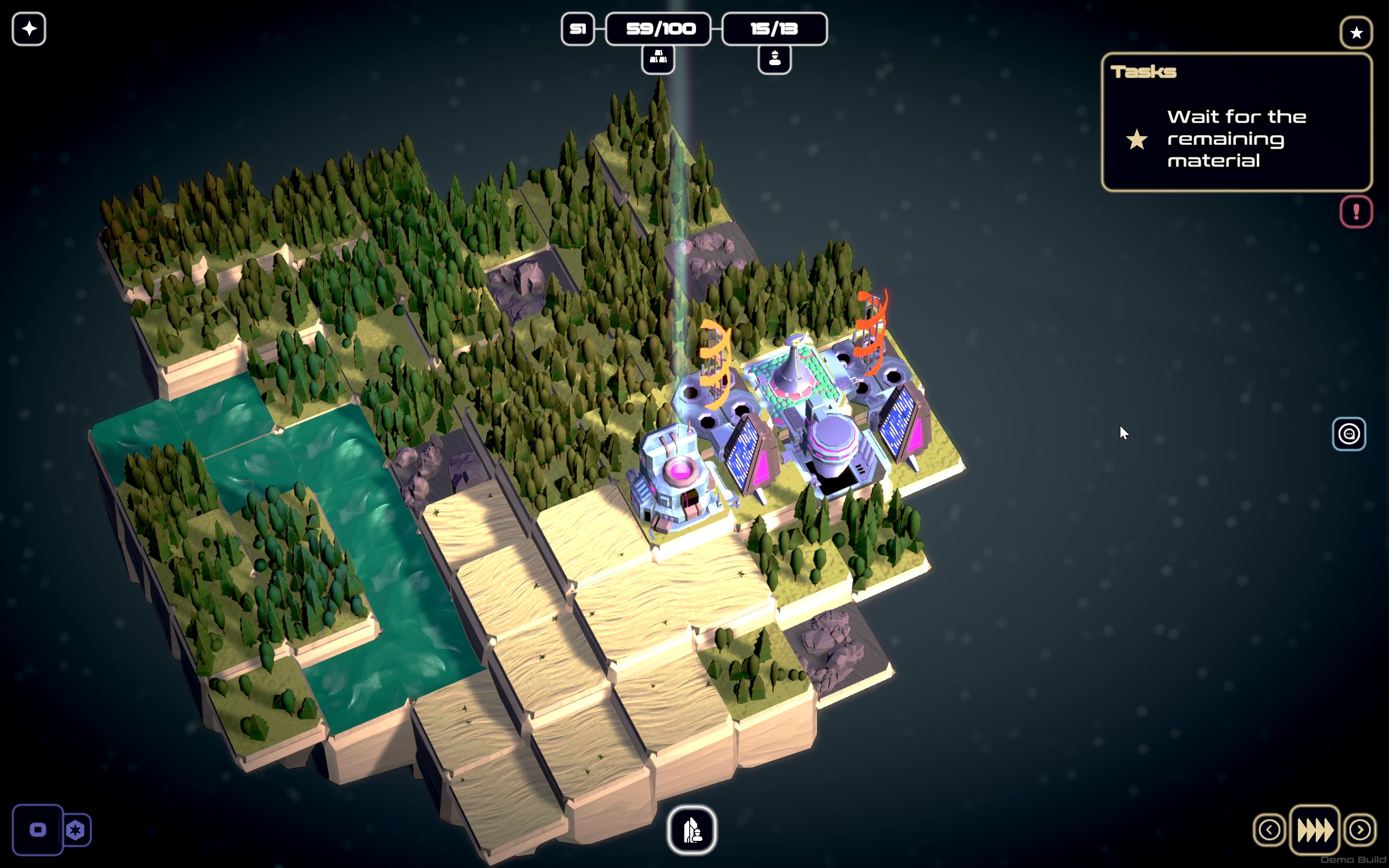Open the four-point star menu button
The height and width of the screenshot is (868, 1389).
(29, 29)
